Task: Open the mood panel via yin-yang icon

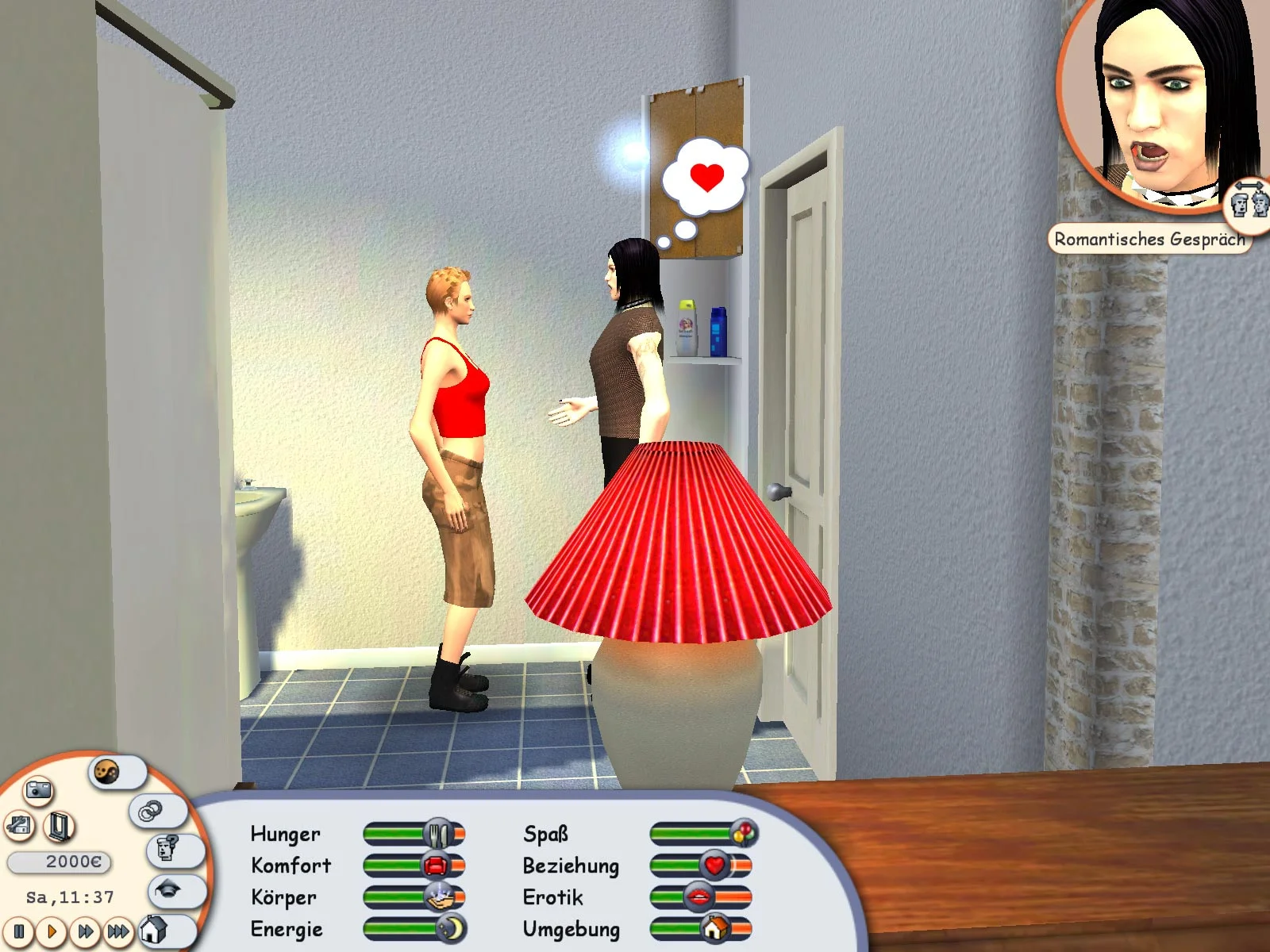Action: [106, 773]
